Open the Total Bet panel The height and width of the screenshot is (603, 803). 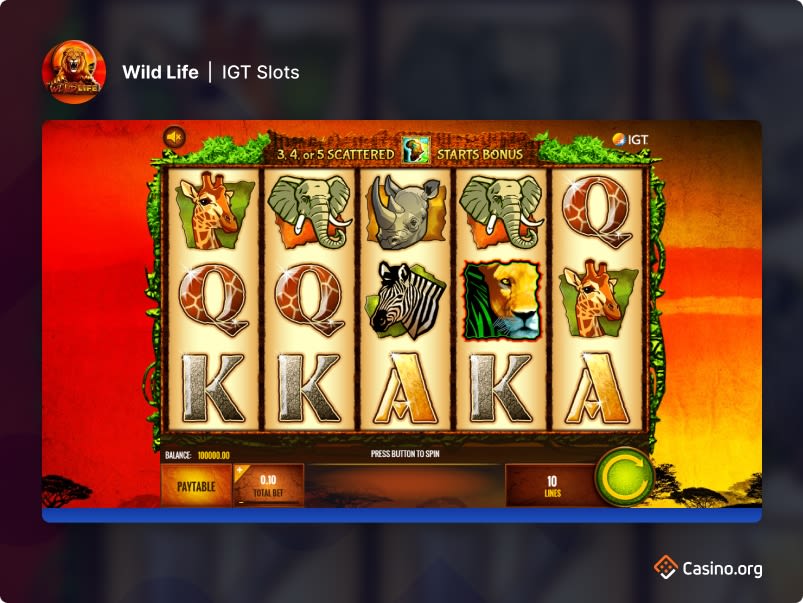269,486
